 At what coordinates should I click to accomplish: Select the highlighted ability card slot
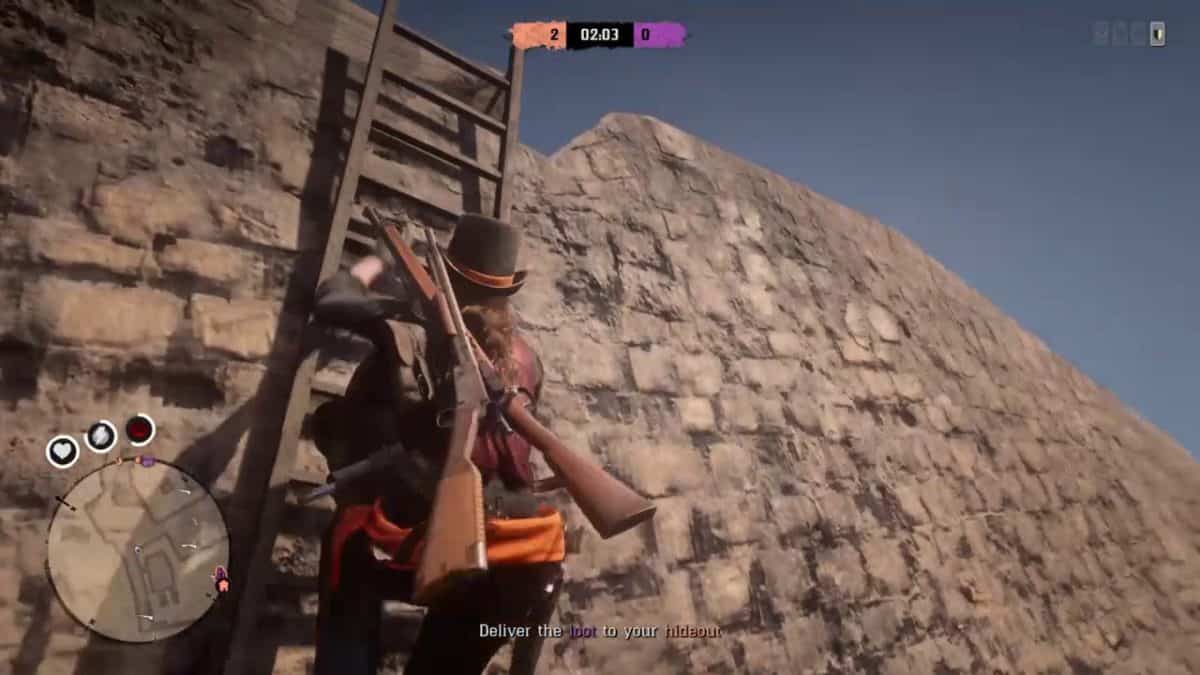[1157, 34]
